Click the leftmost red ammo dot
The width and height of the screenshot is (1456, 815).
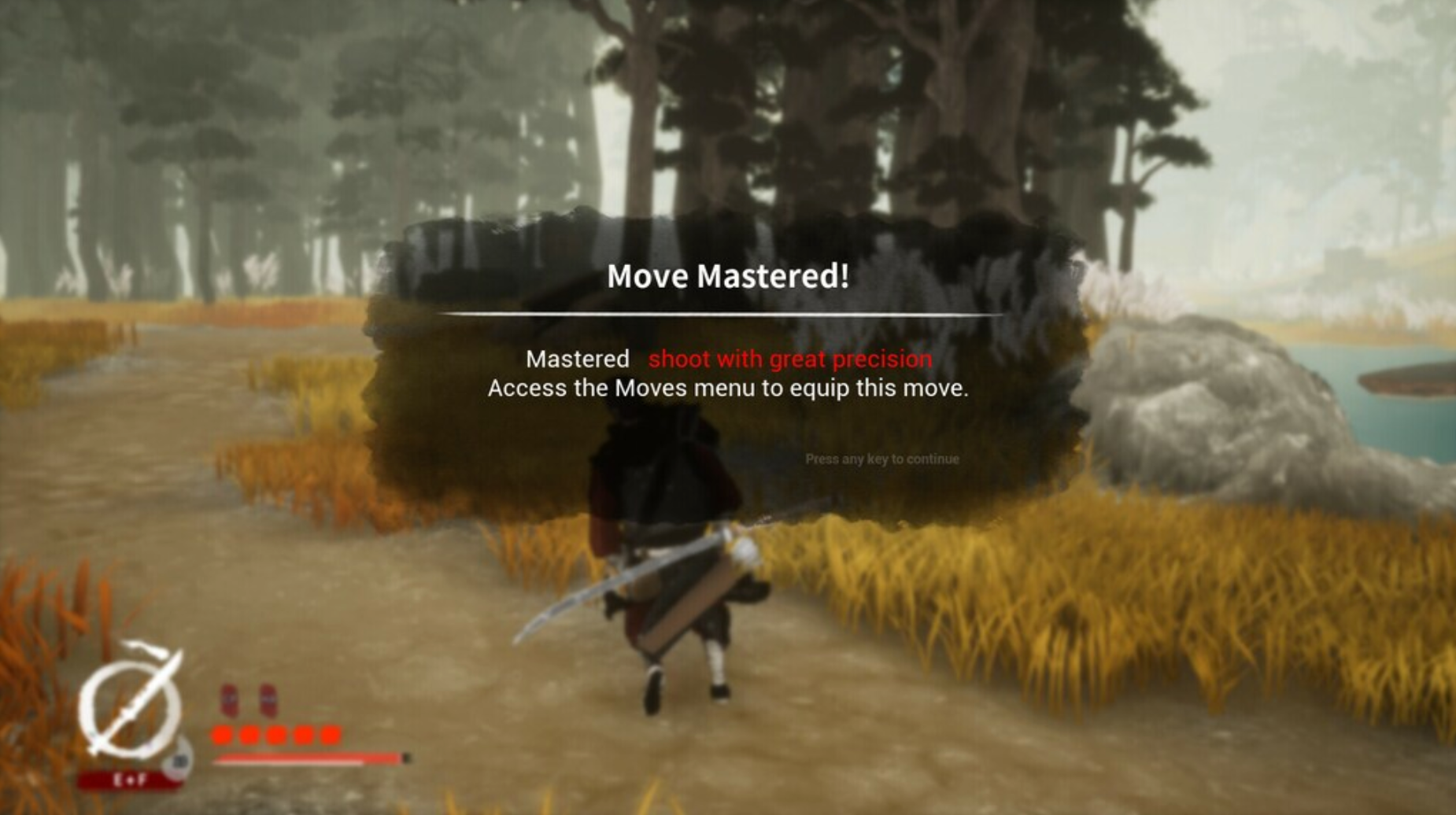pyautogui.click(x=222, y=736)
